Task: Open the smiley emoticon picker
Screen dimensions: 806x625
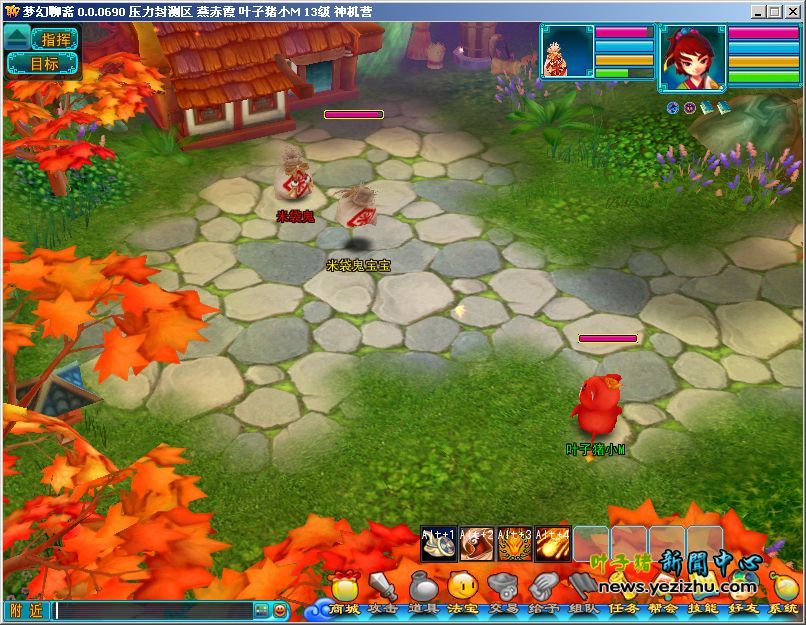Action: (x=281, y=610)
